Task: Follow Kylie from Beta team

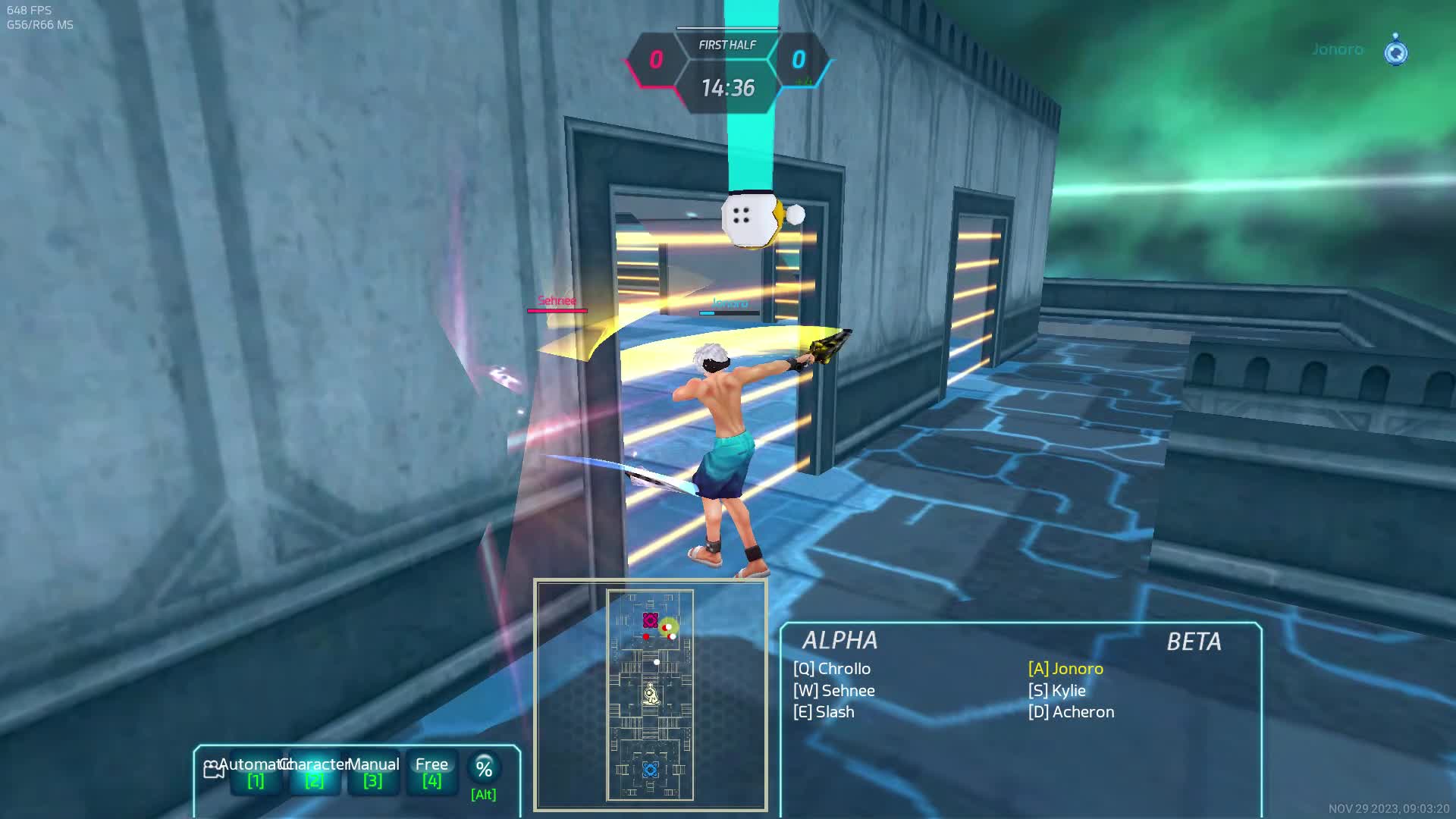Action: pyautogui.click(x=1057, y=691)
